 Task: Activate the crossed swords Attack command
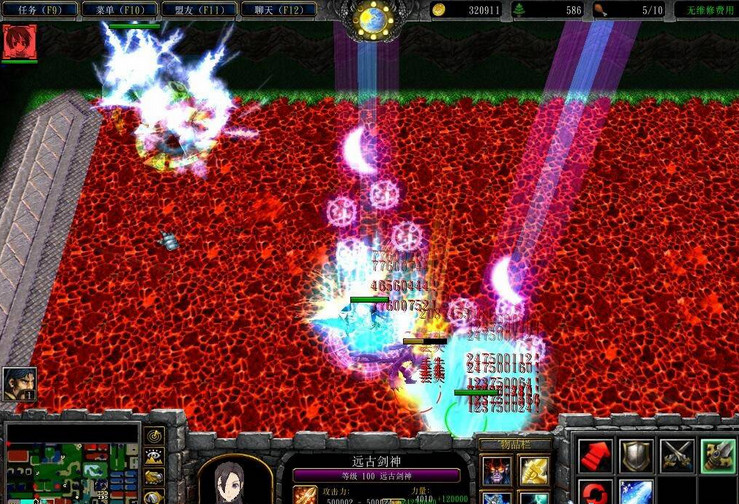677,455
